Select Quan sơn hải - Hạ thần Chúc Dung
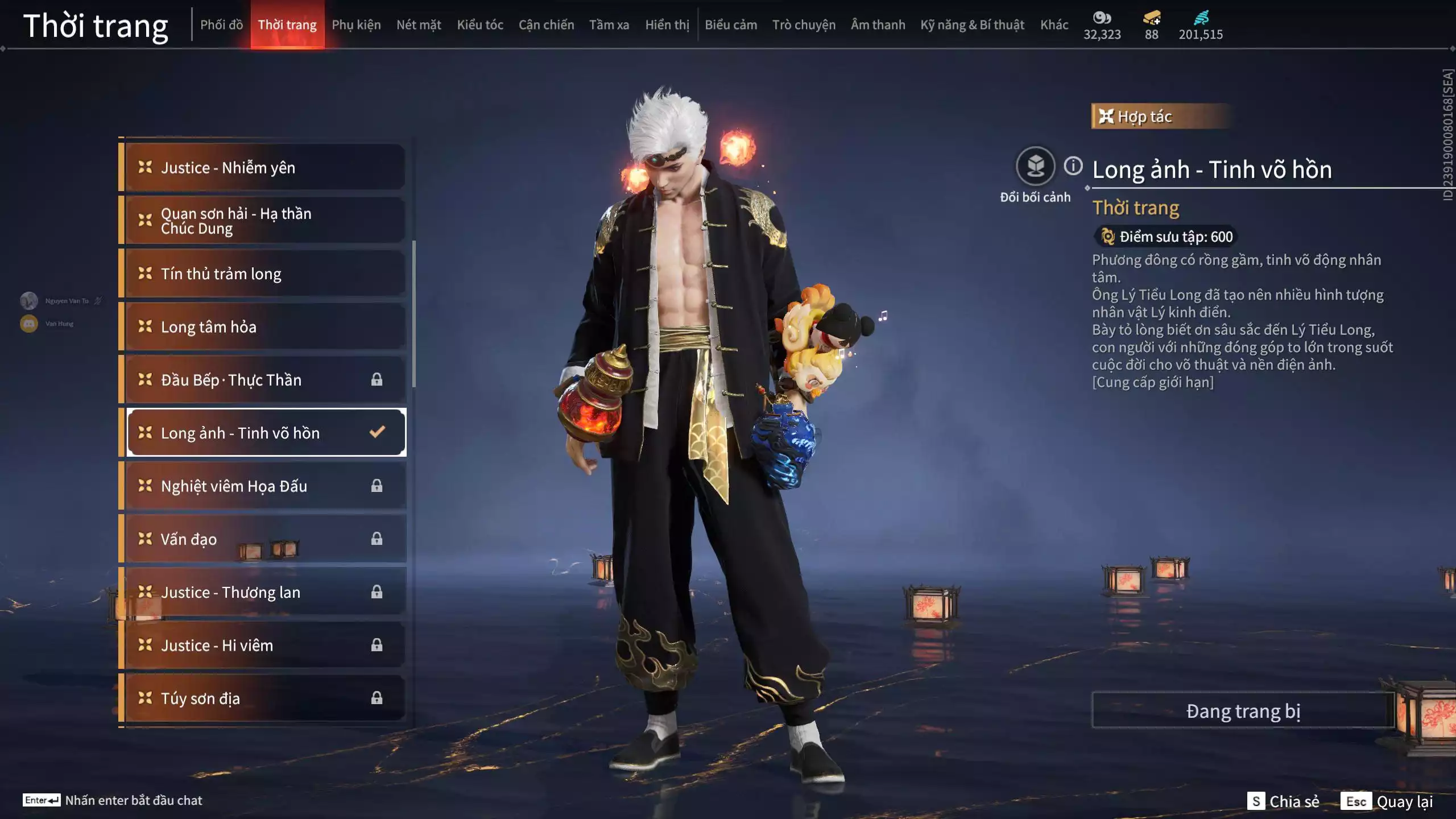 click(265, 221)
